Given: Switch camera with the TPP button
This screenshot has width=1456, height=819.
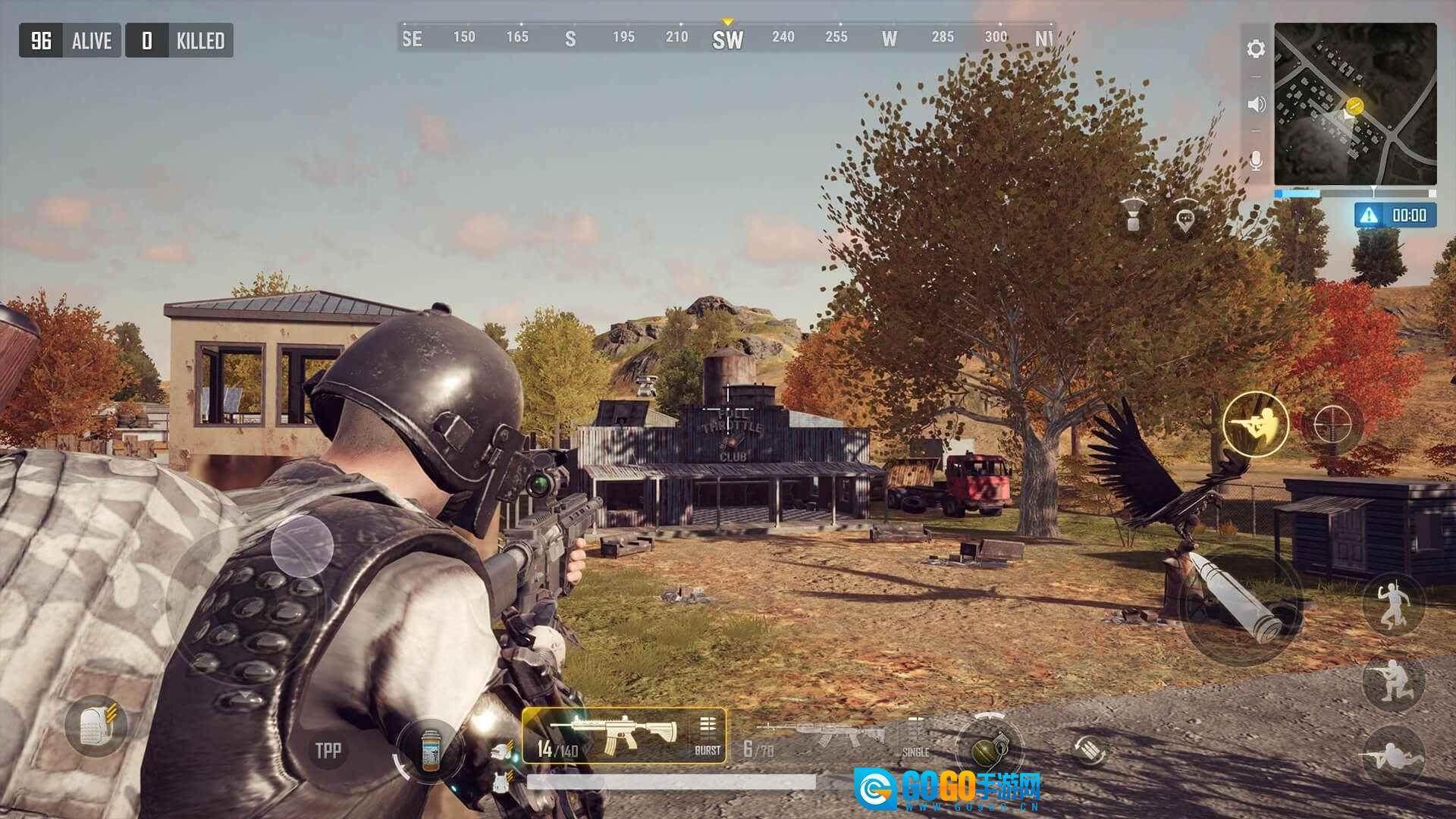Looking at the screenshot, I should (x=328, y=750).
